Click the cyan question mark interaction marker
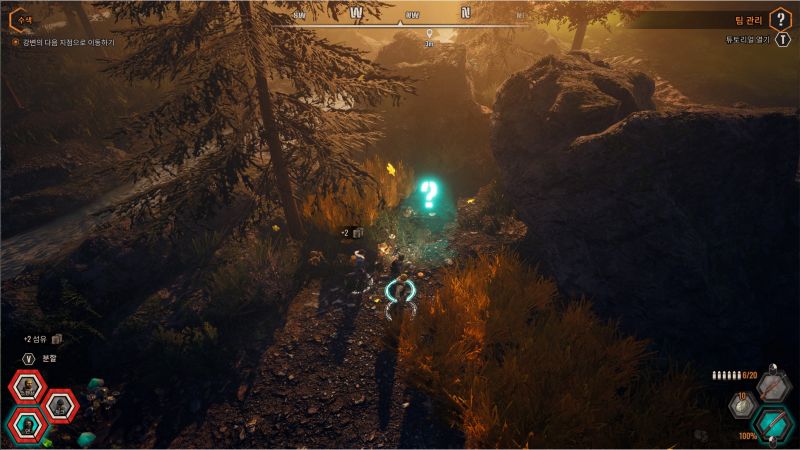 429,193
